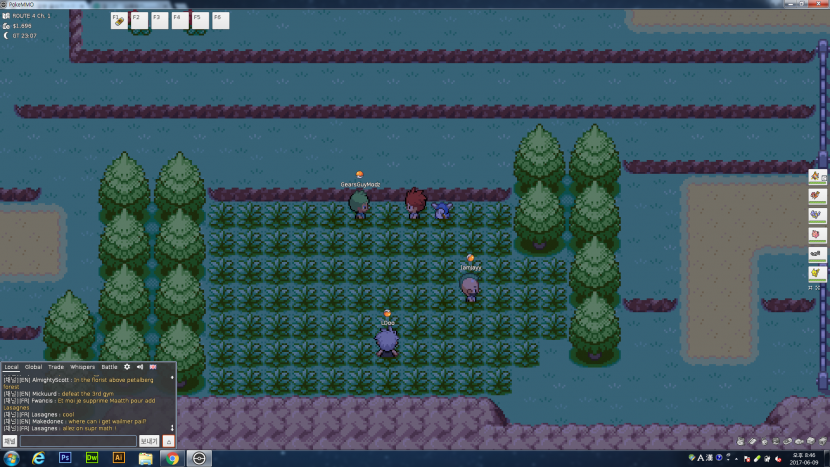830x467 pixels.
Task: Collapse chat window with arrow button
Action: 168,440
